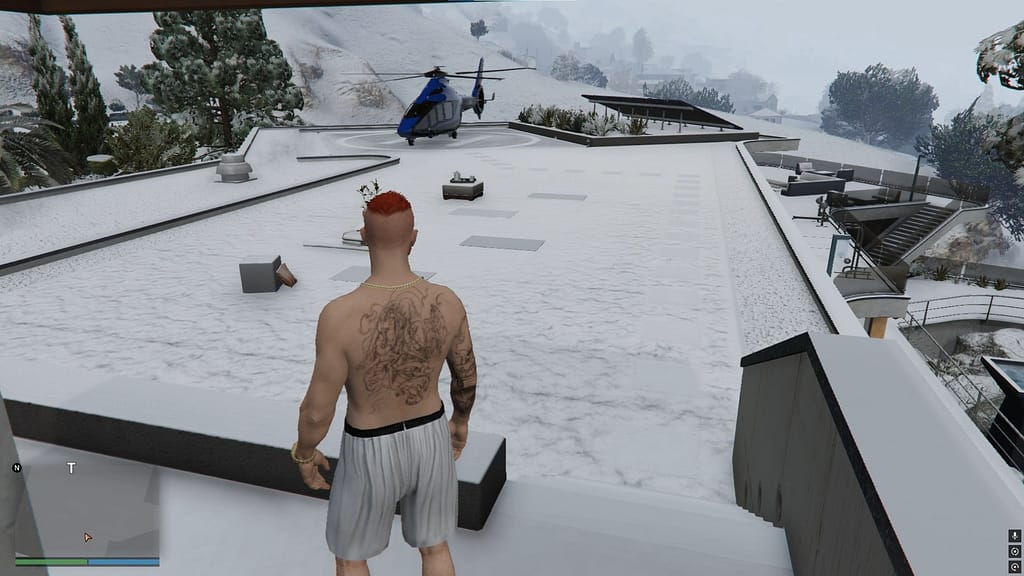This screenshot has height=576, width=1024.
Task: Click the circular arrow replay overlay icon
Action: click(1016, 566)
